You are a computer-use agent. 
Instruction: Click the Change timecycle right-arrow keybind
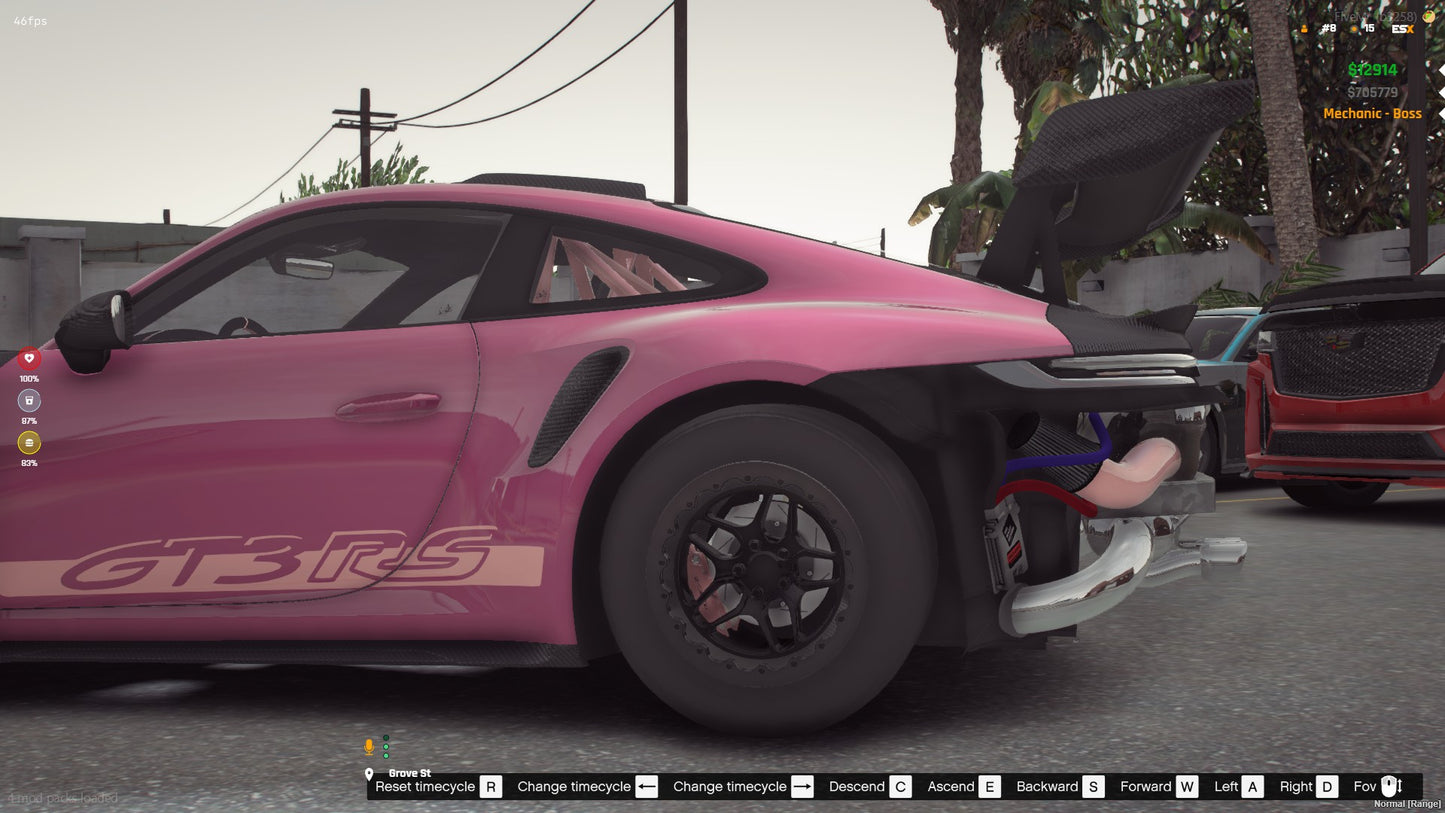pyautogui.click(x=801, y=787)
